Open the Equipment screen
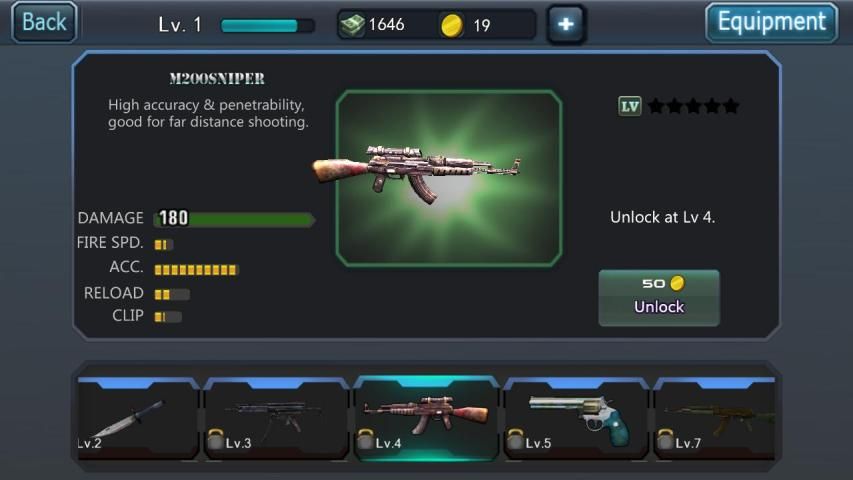 pyautogui.click(x=771, y=22)
